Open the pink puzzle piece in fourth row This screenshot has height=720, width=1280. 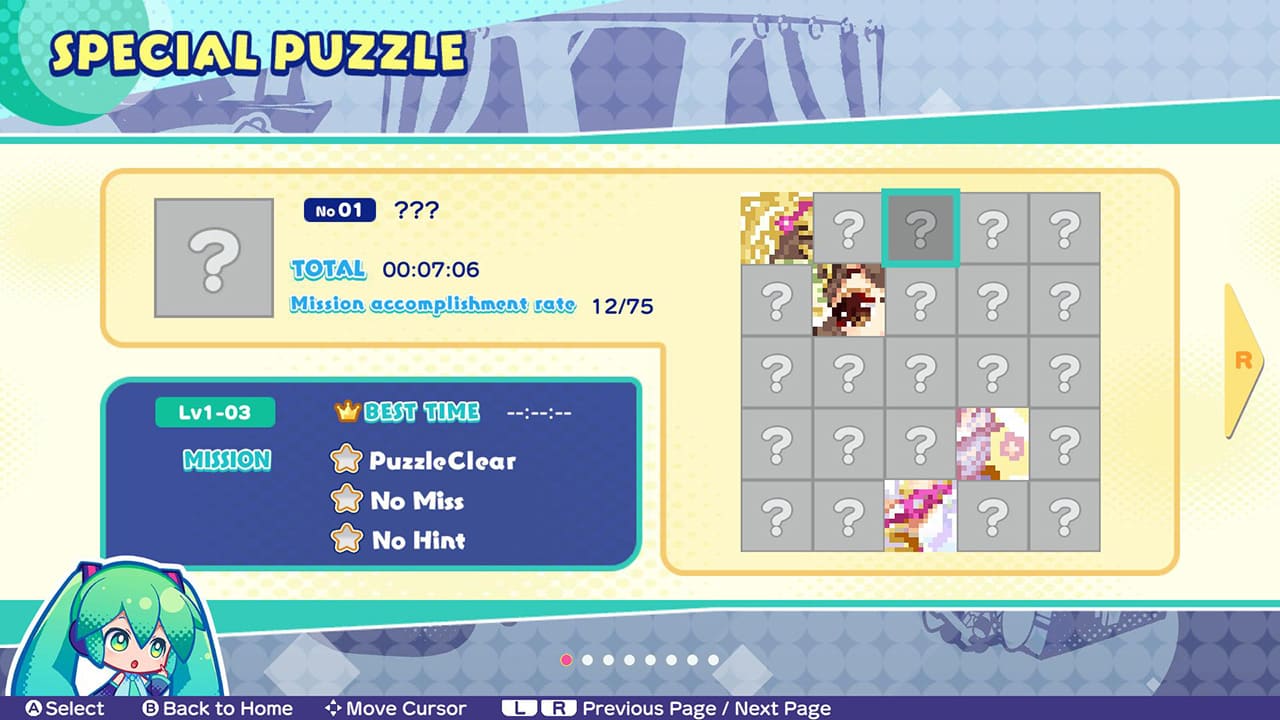coord(992,441)
